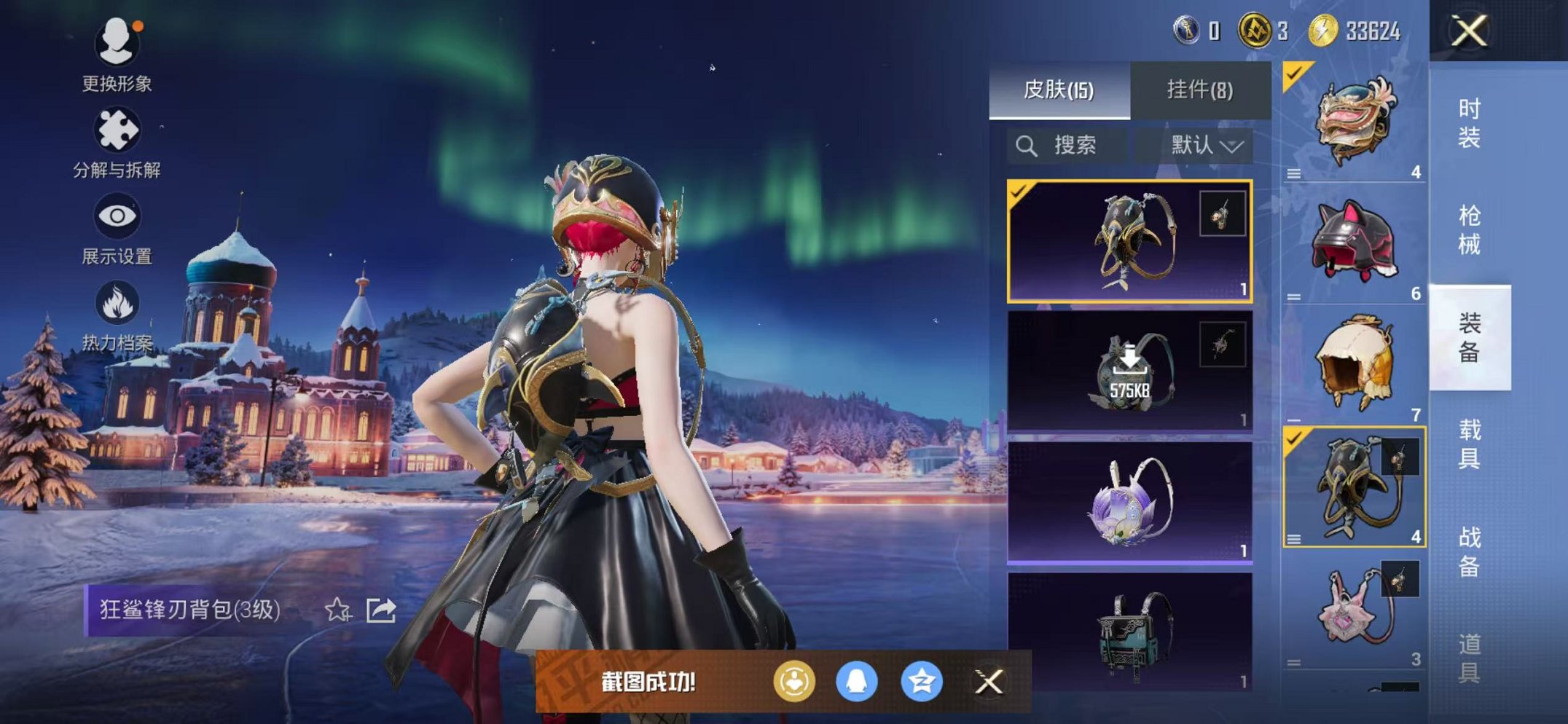This screenshot has width=1568, height=724.
Task: Close the wardrobe with the top-right X
Action: coord(1469,31)
